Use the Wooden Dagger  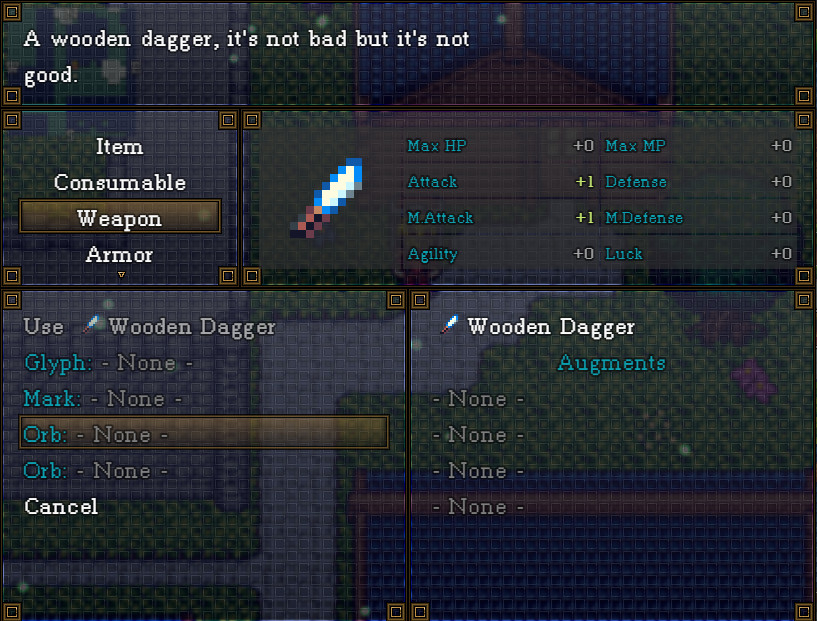pos(149,327)
